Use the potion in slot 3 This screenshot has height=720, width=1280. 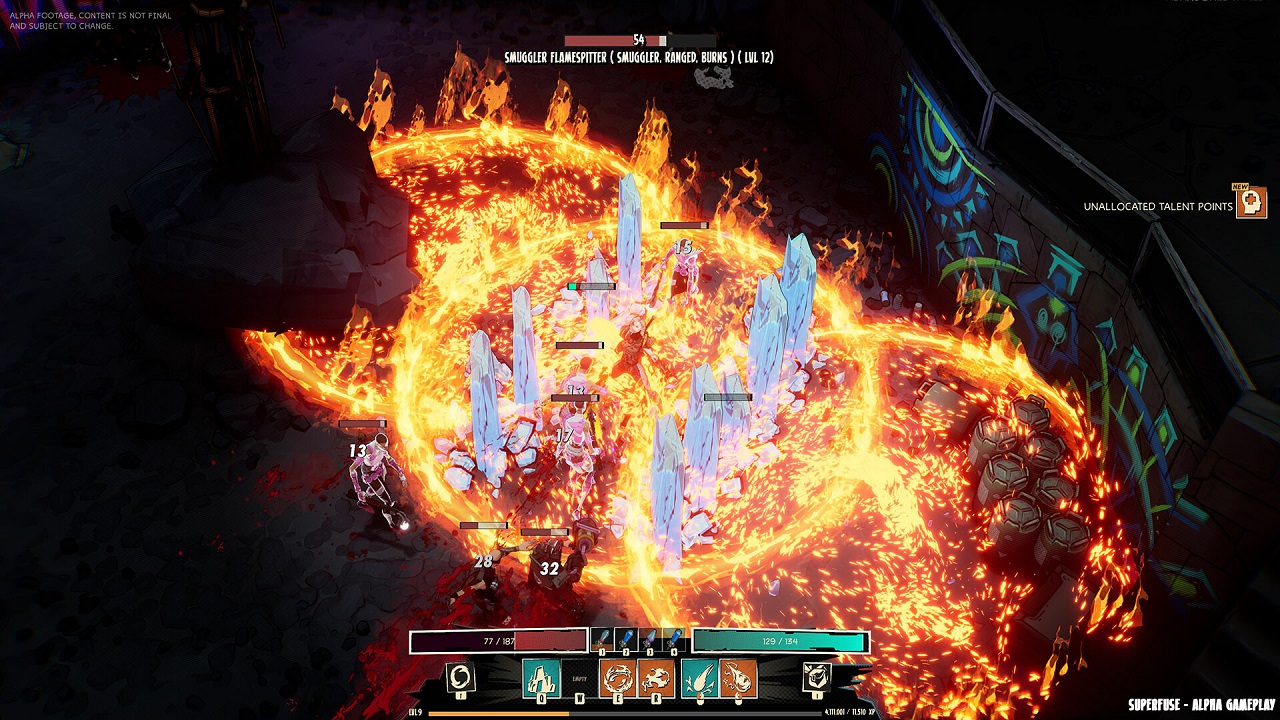click(x=650, y=639)
